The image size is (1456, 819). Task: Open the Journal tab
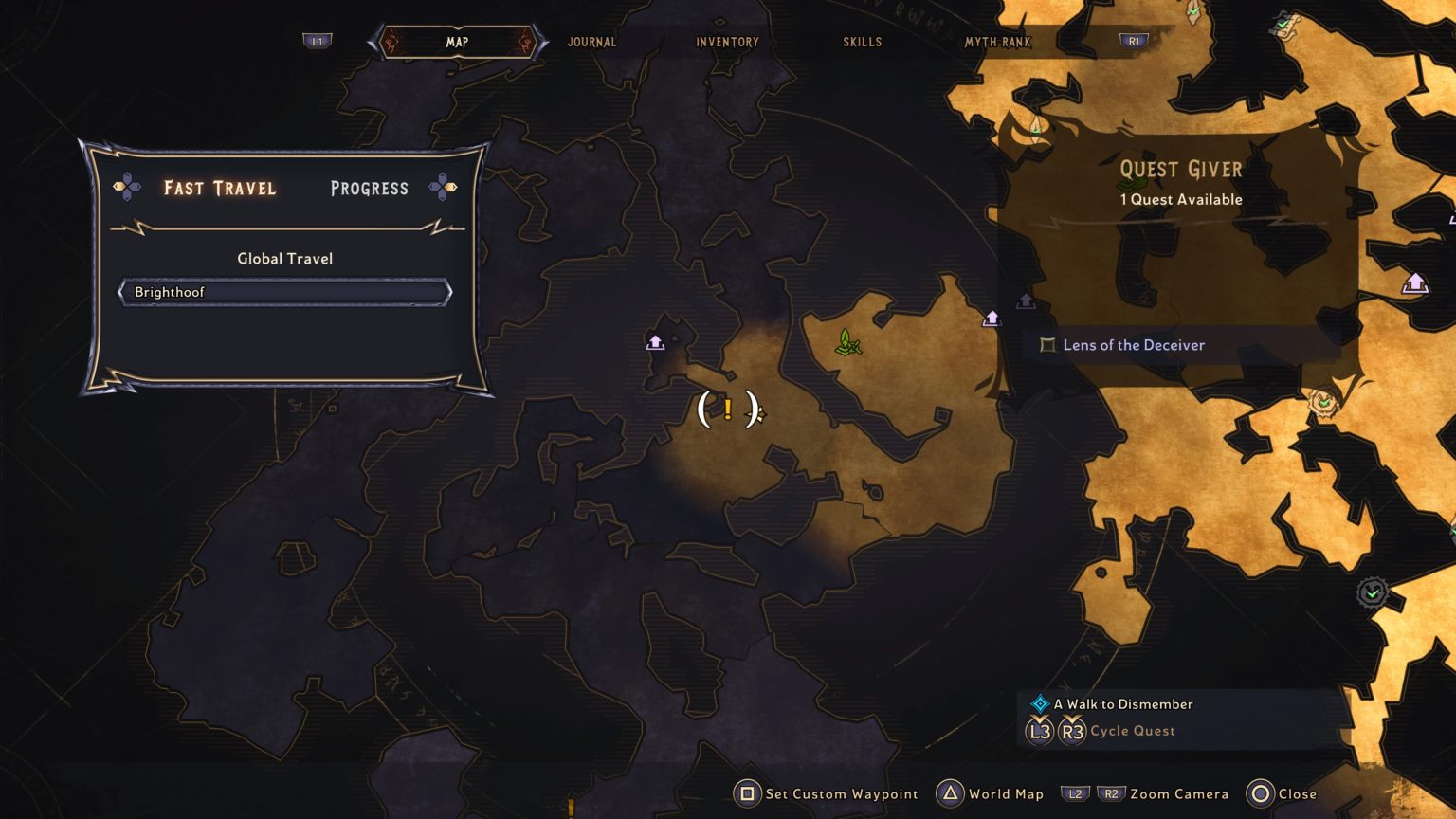(x=592, y=42)
